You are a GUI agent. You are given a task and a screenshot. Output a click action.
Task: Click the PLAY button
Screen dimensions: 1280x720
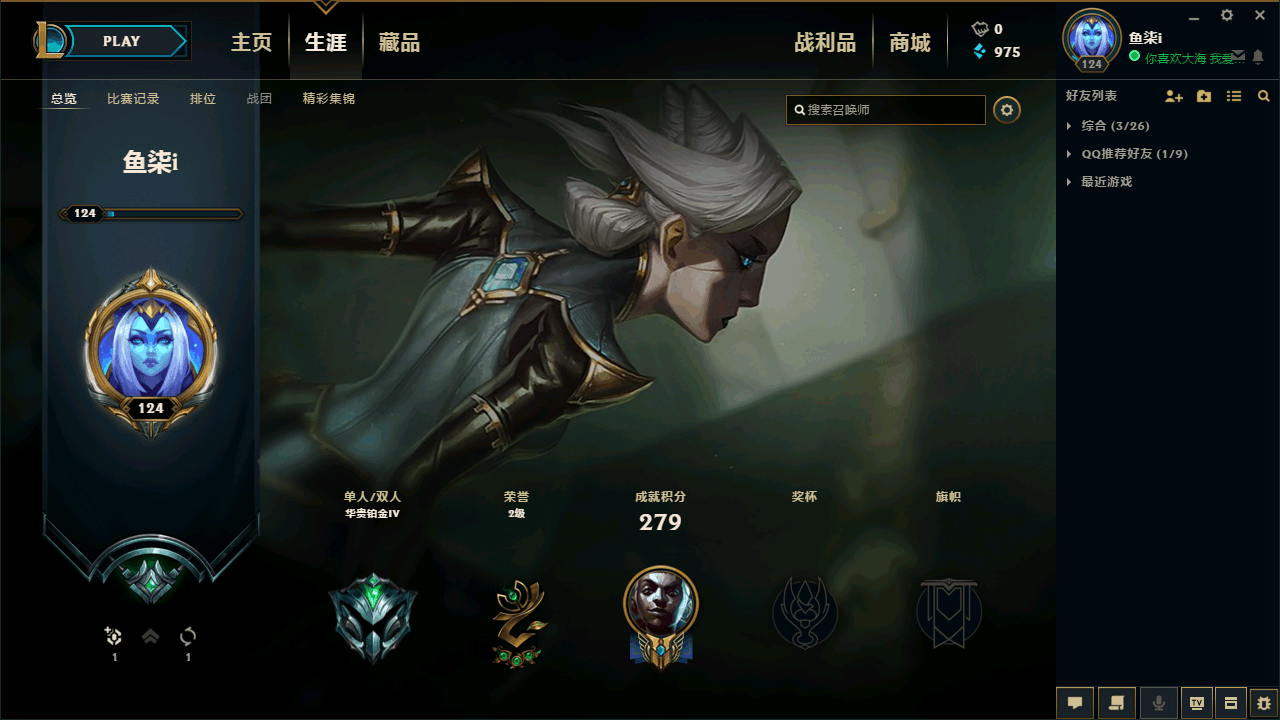click(121, 41)
